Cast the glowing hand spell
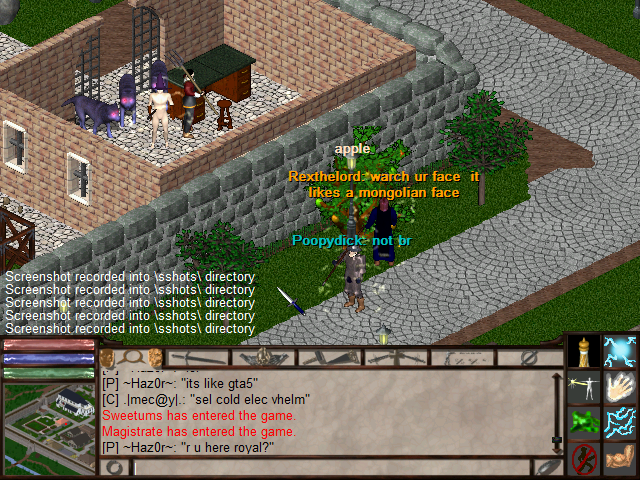Screen dimensions: 640x480 620,387
